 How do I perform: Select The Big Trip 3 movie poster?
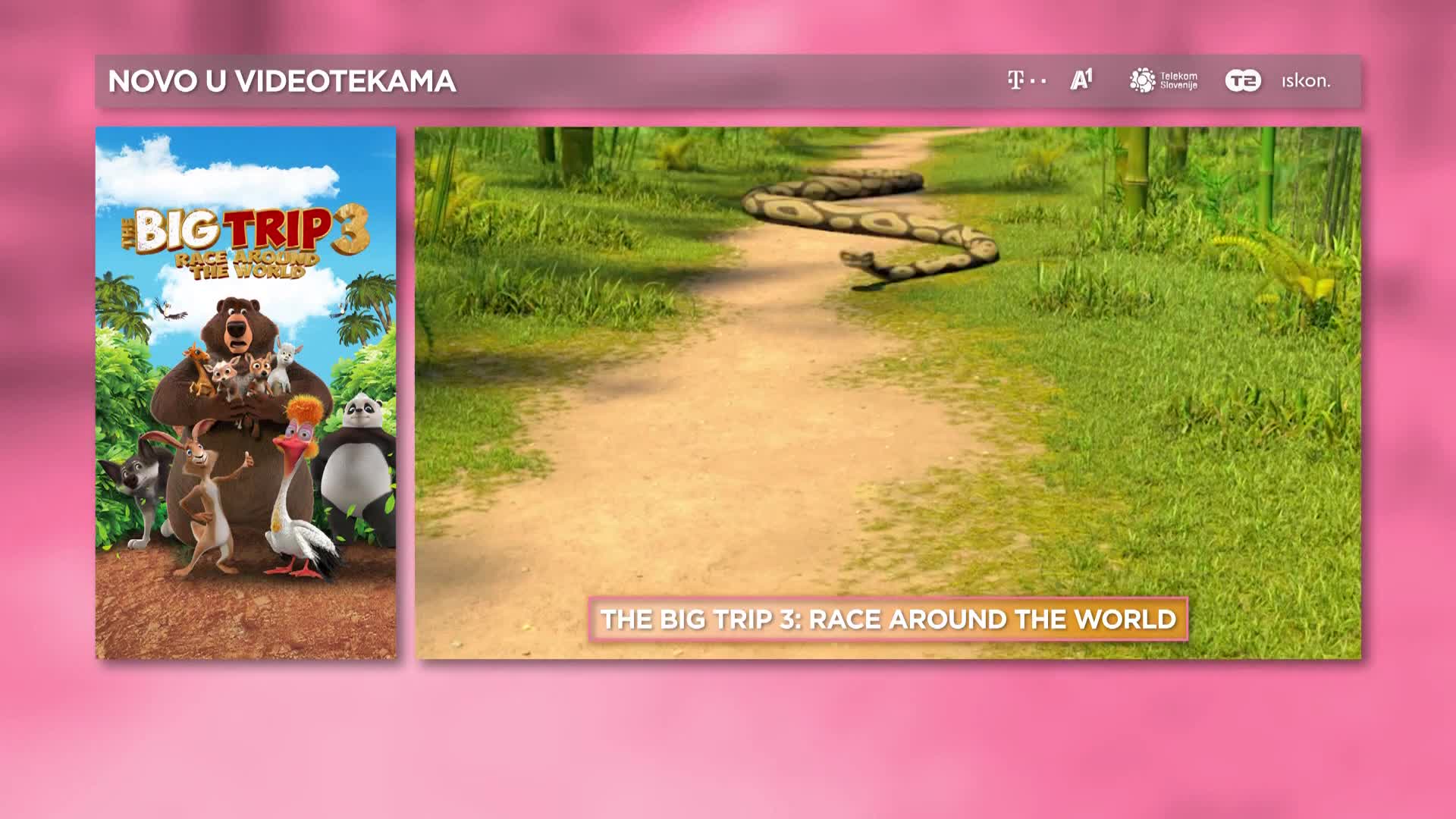tap(246, 392)
